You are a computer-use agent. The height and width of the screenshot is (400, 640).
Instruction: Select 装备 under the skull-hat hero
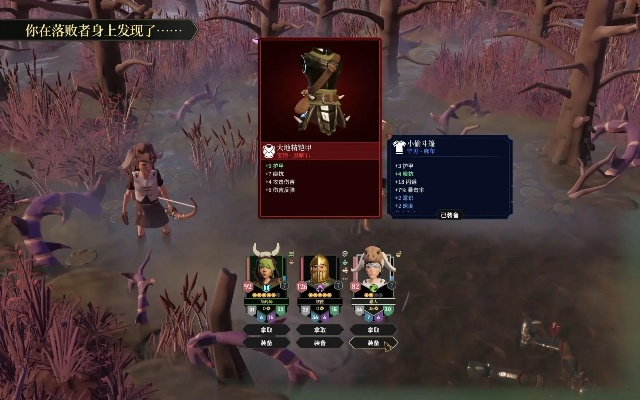(x=372, y=342)
